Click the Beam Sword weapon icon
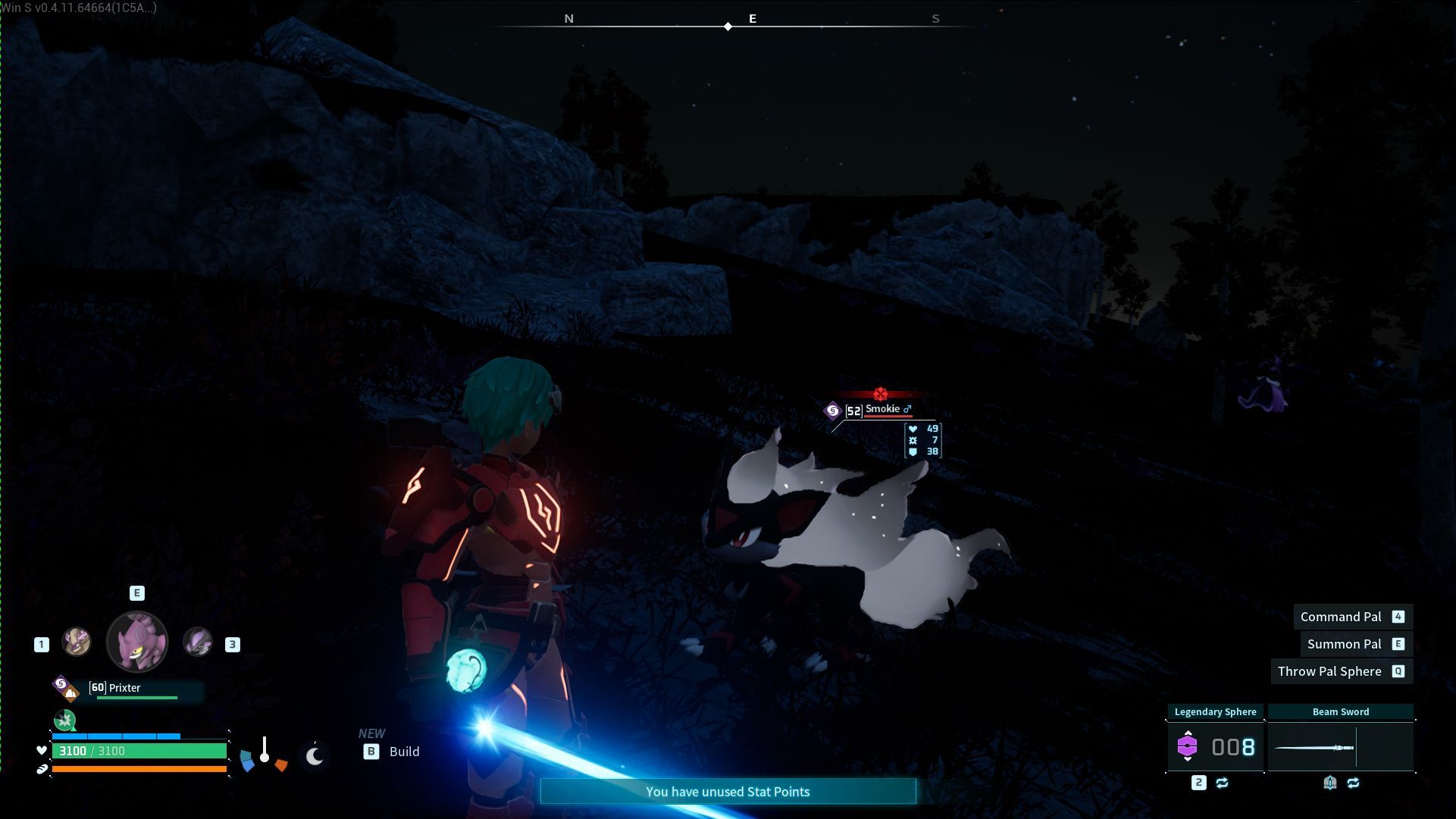The width and height of the screenshot is (1456, 819). click(x=1314, y=747)
